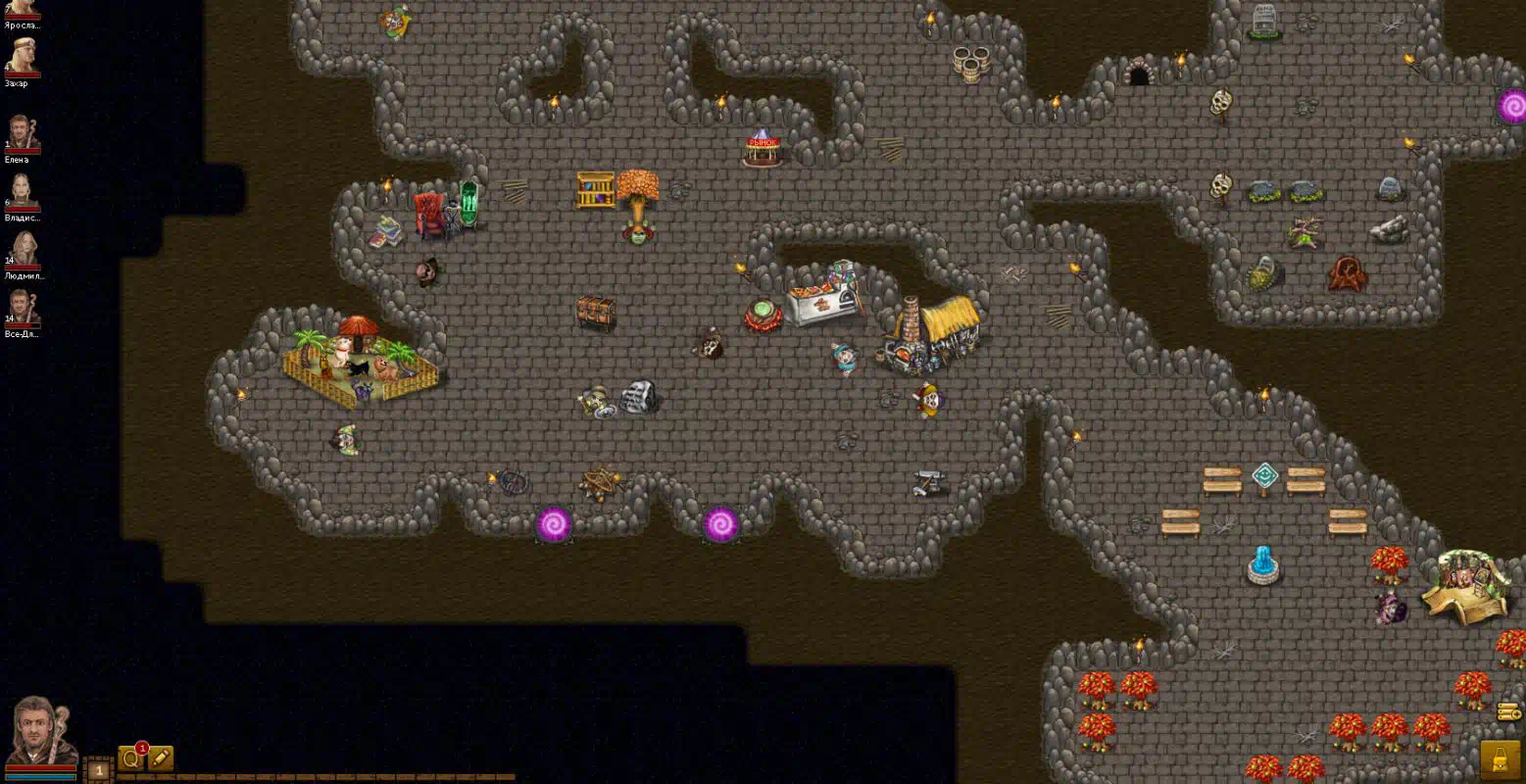The image size is (1526, 784).
Task: Select party member Захар's portrait
Action: point(22,55)
